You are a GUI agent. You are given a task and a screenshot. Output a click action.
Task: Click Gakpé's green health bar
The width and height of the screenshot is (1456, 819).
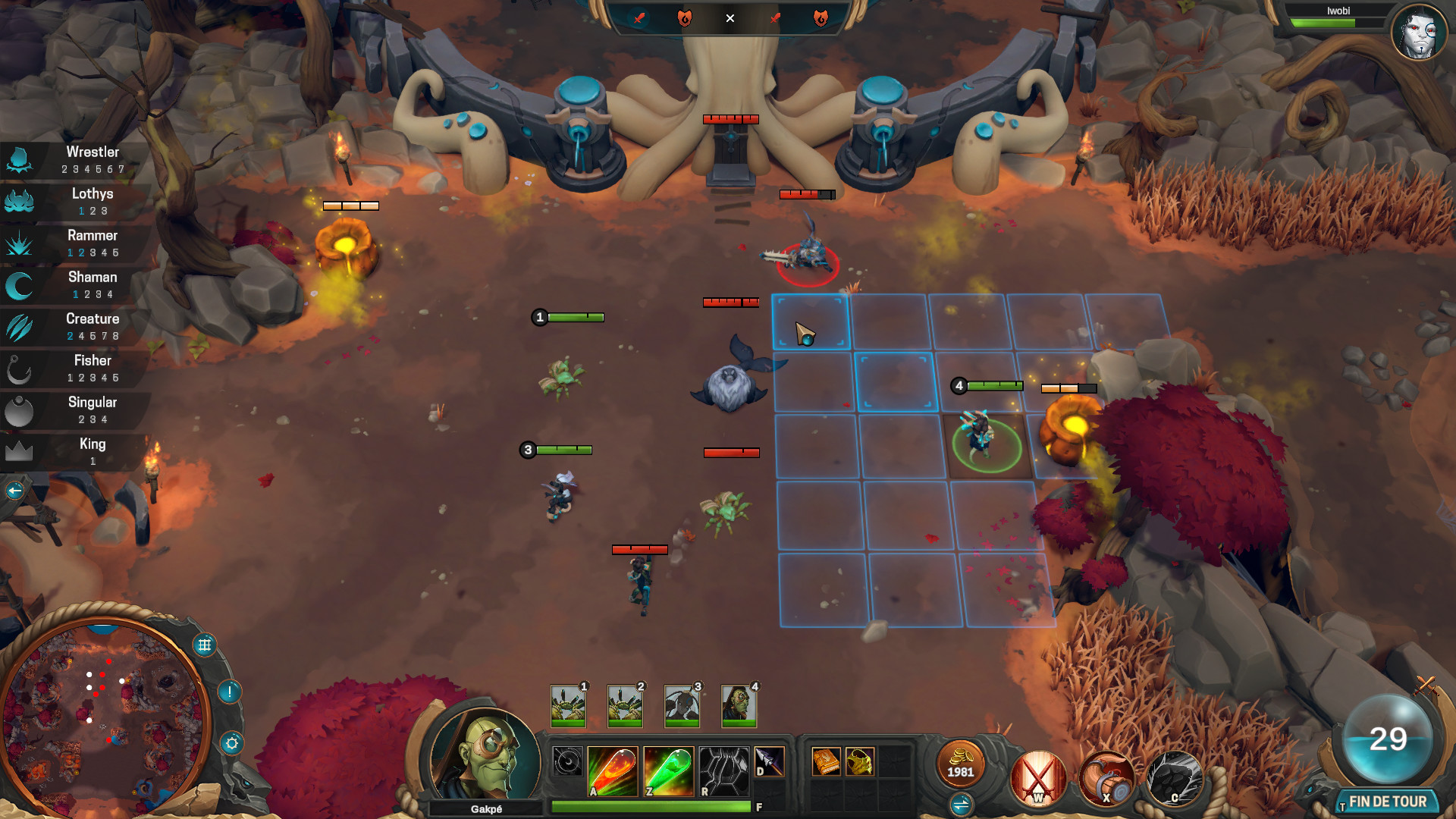(651, 807)
